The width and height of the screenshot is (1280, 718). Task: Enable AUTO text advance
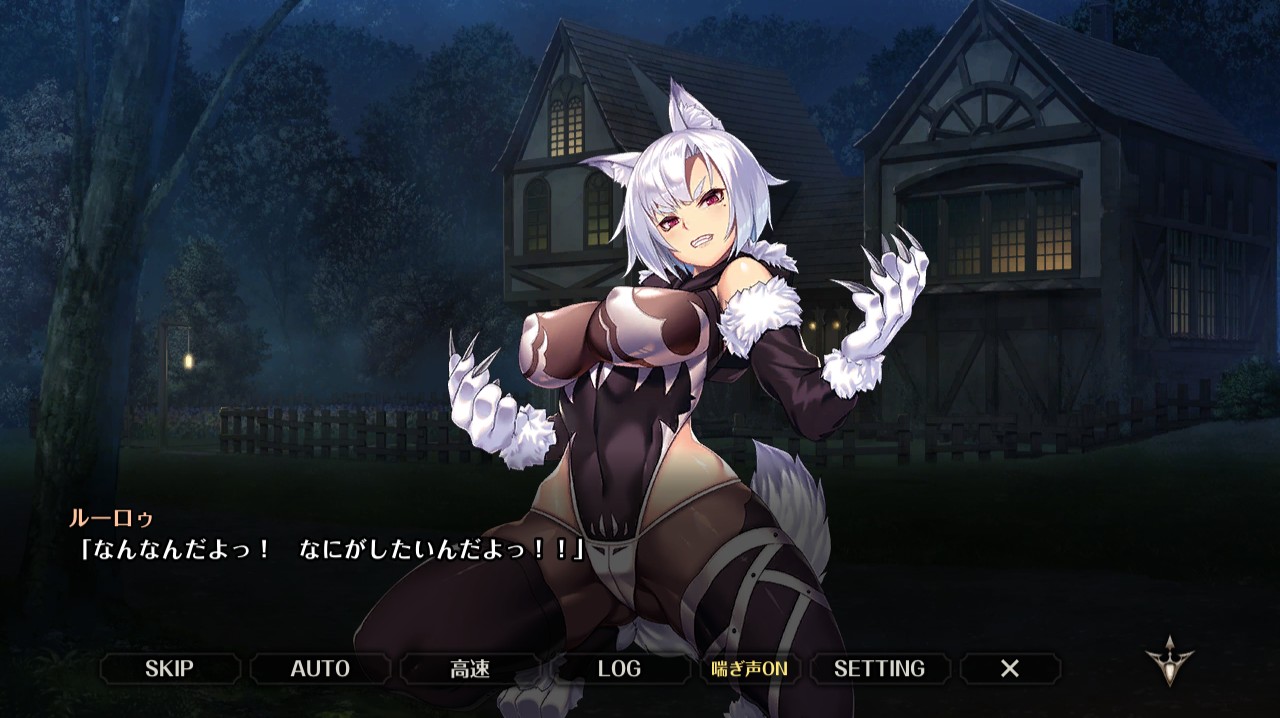320,668
